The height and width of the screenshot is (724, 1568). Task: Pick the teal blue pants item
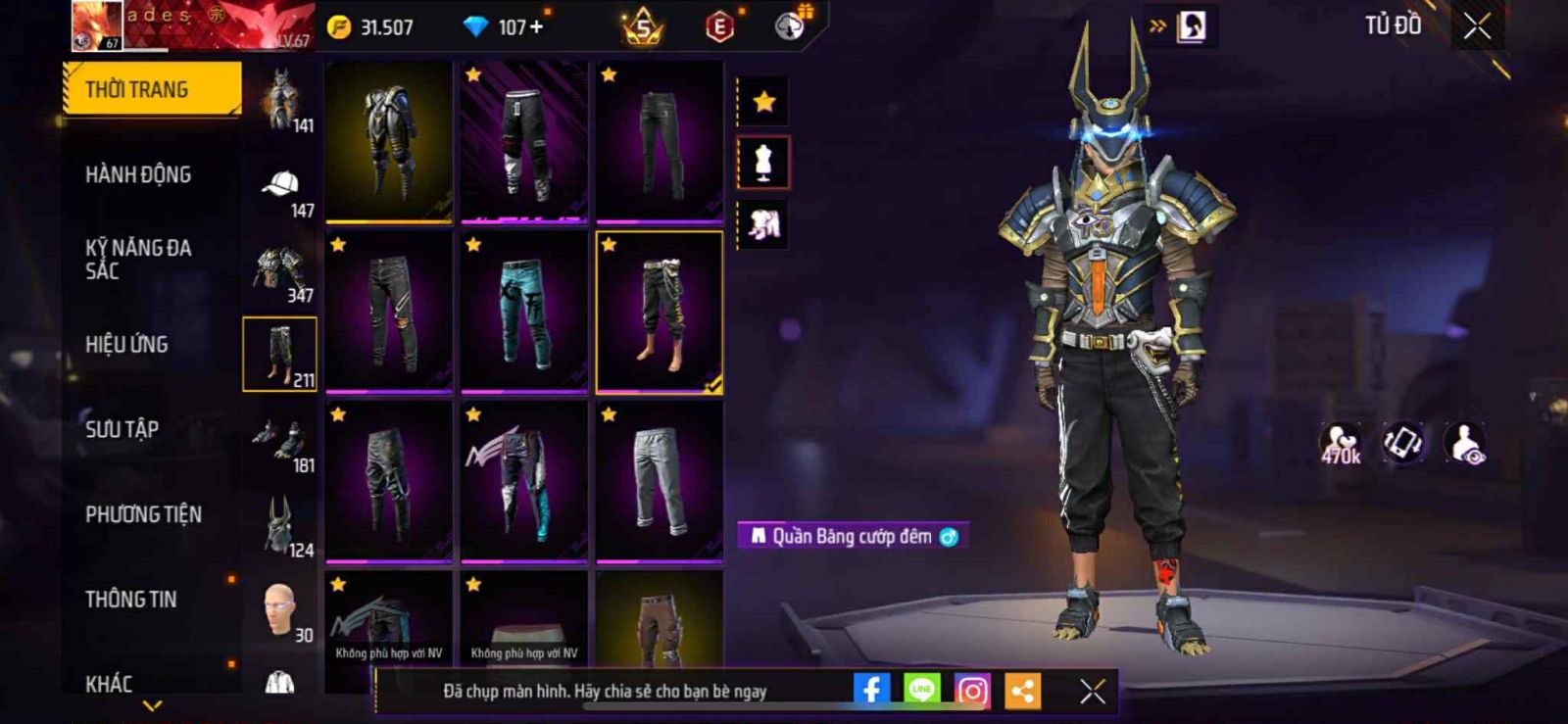(524, 312)
